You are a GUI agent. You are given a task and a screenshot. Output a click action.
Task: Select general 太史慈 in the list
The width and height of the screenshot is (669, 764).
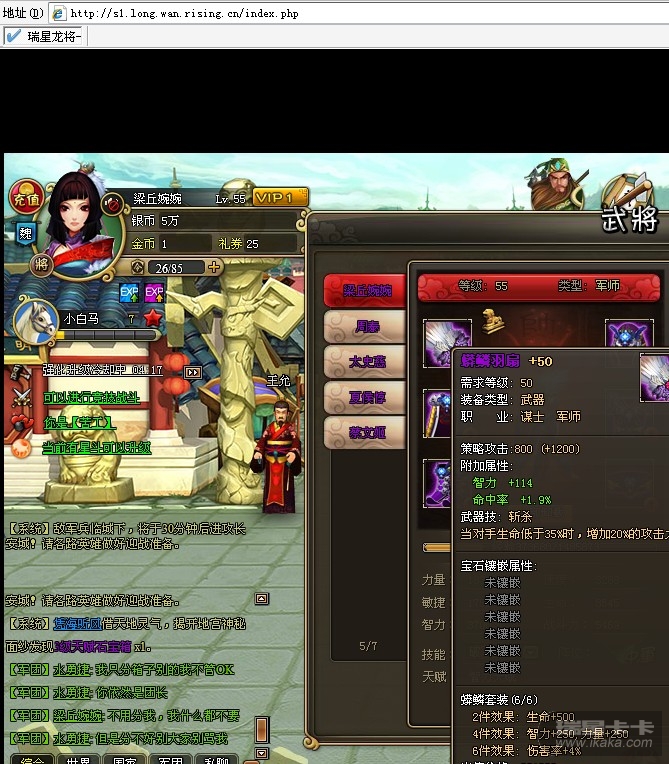pos(364,362)
